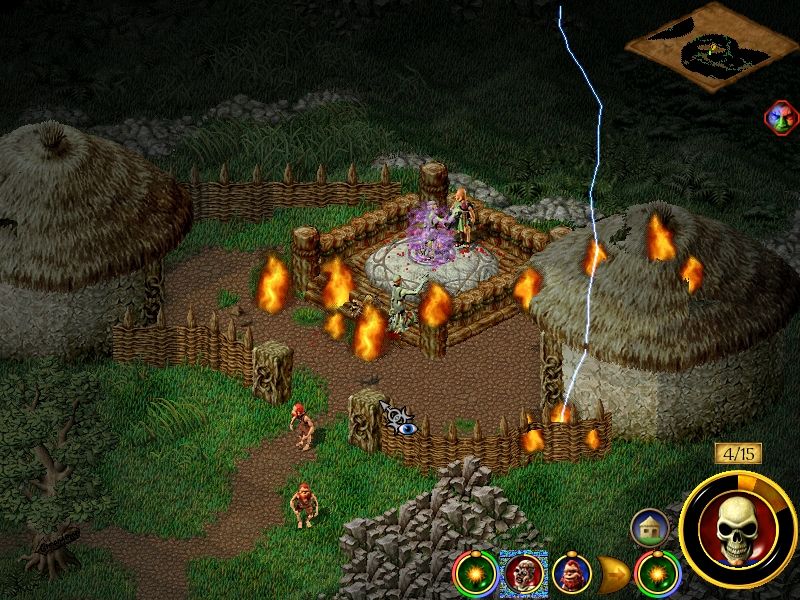800x600 pixels.
Task: Activate the green spark orb beside the skull
Action: (653, 573)
